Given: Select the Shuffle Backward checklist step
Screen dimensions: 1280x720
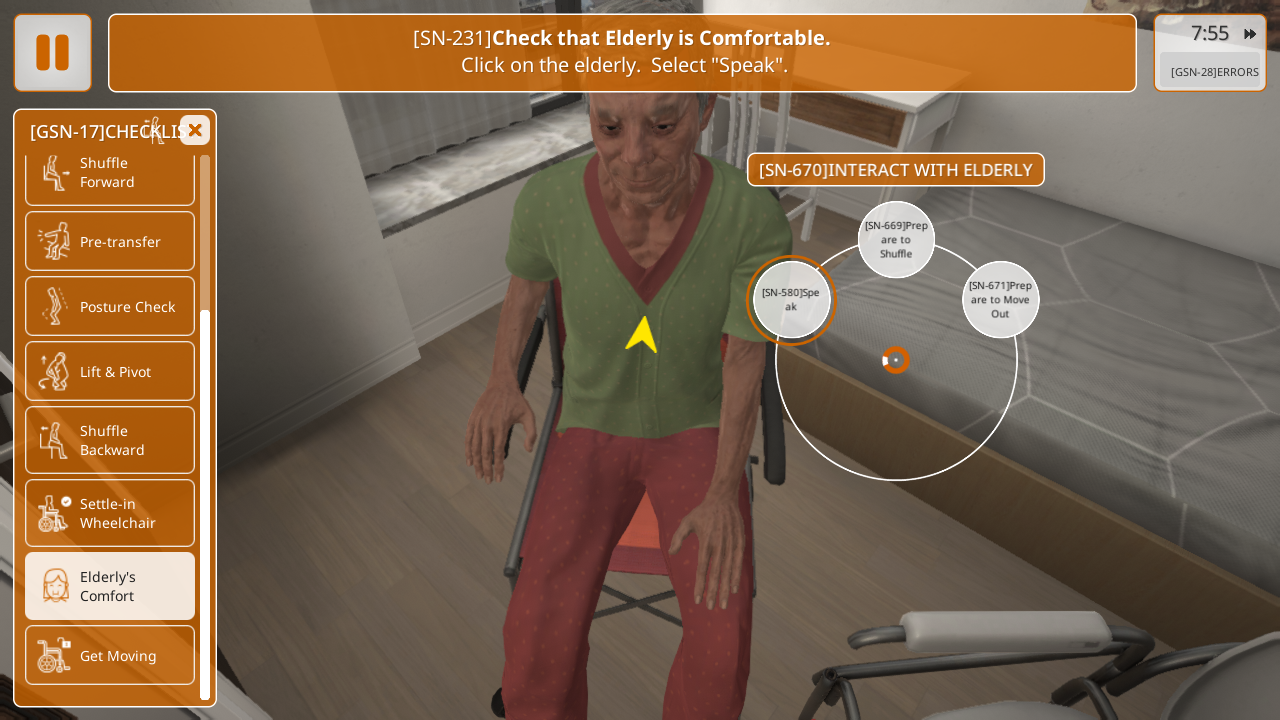Looking at the screenshot, I should [x=110, y=440].
